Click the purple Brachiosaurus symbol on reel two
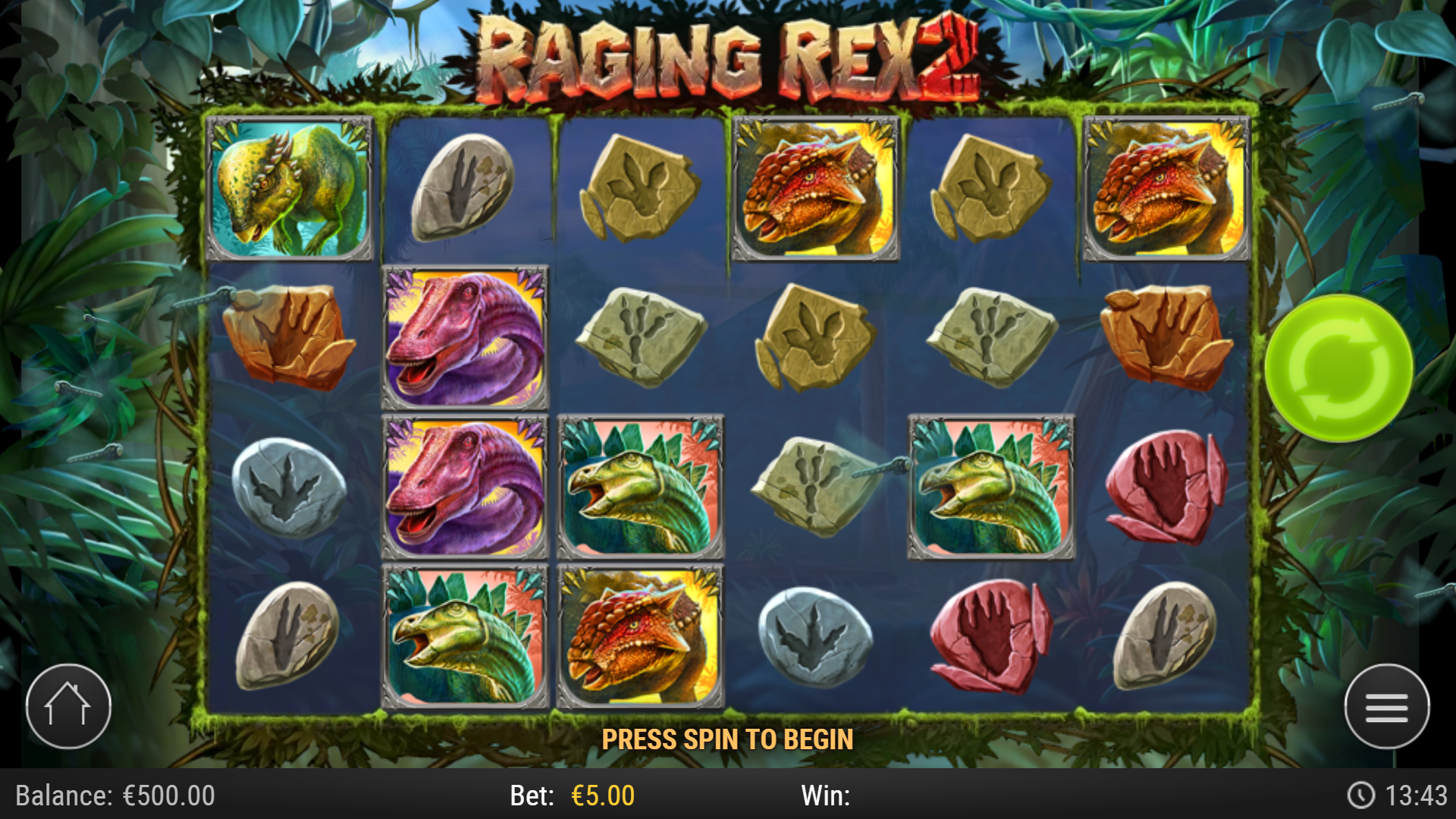Screen dimensions: 1456x819 click(x=466, y=337)
